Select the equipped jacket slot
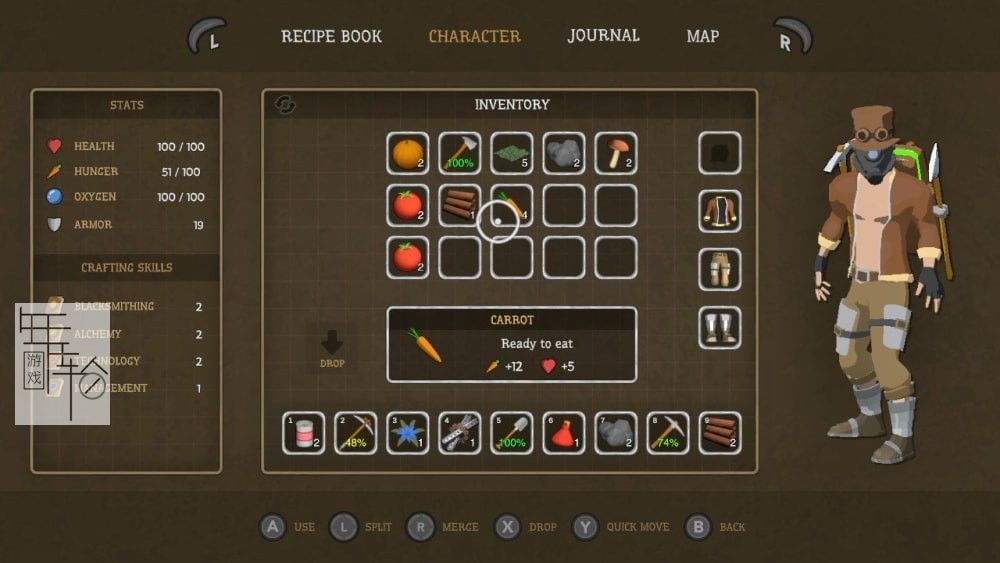The width and height of the screenshot is (1000, 563). pyautogui.click(x=720, y=211)
